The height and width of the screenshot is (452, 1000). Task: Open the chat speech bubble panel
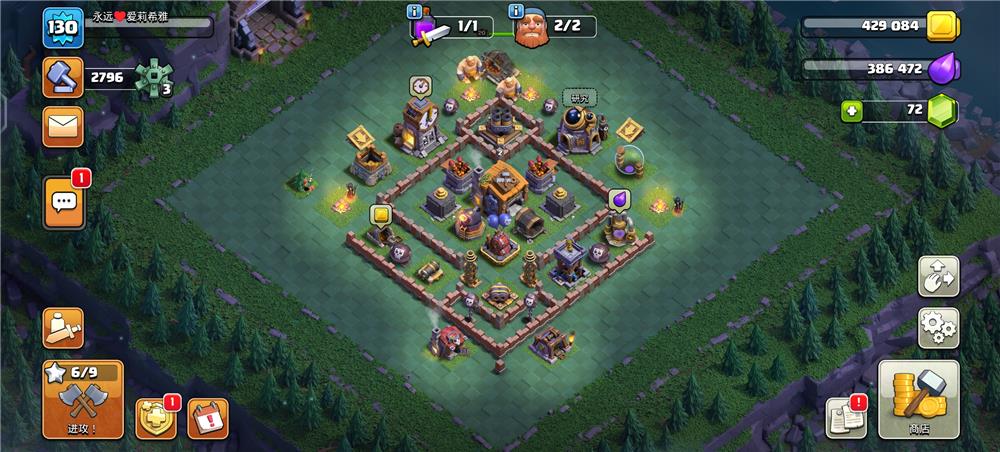click(64, 202)
